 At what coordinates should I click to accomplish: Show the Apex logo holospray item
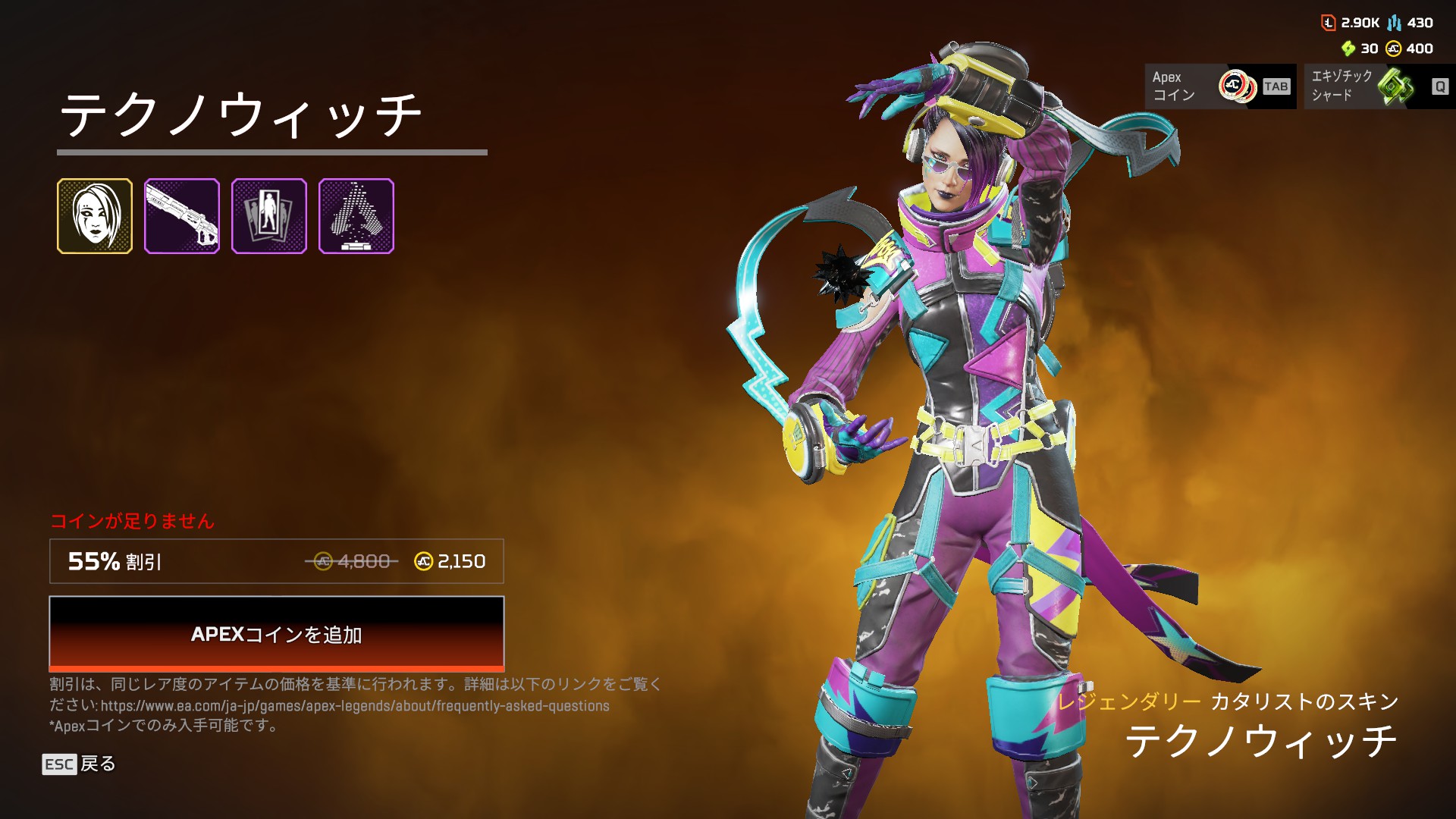[356, 216]
